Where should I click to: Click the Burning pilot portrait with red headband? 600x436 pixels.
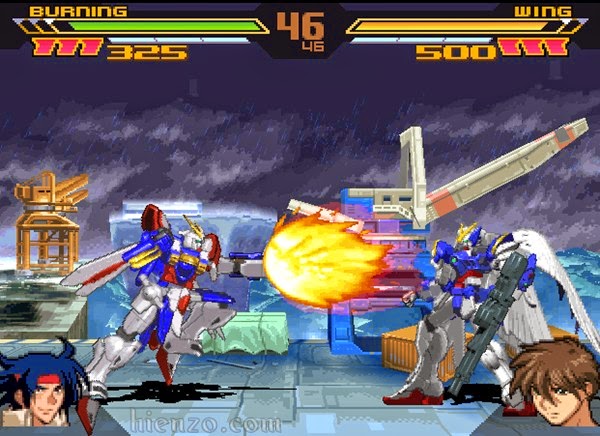[x=45, y=385]
